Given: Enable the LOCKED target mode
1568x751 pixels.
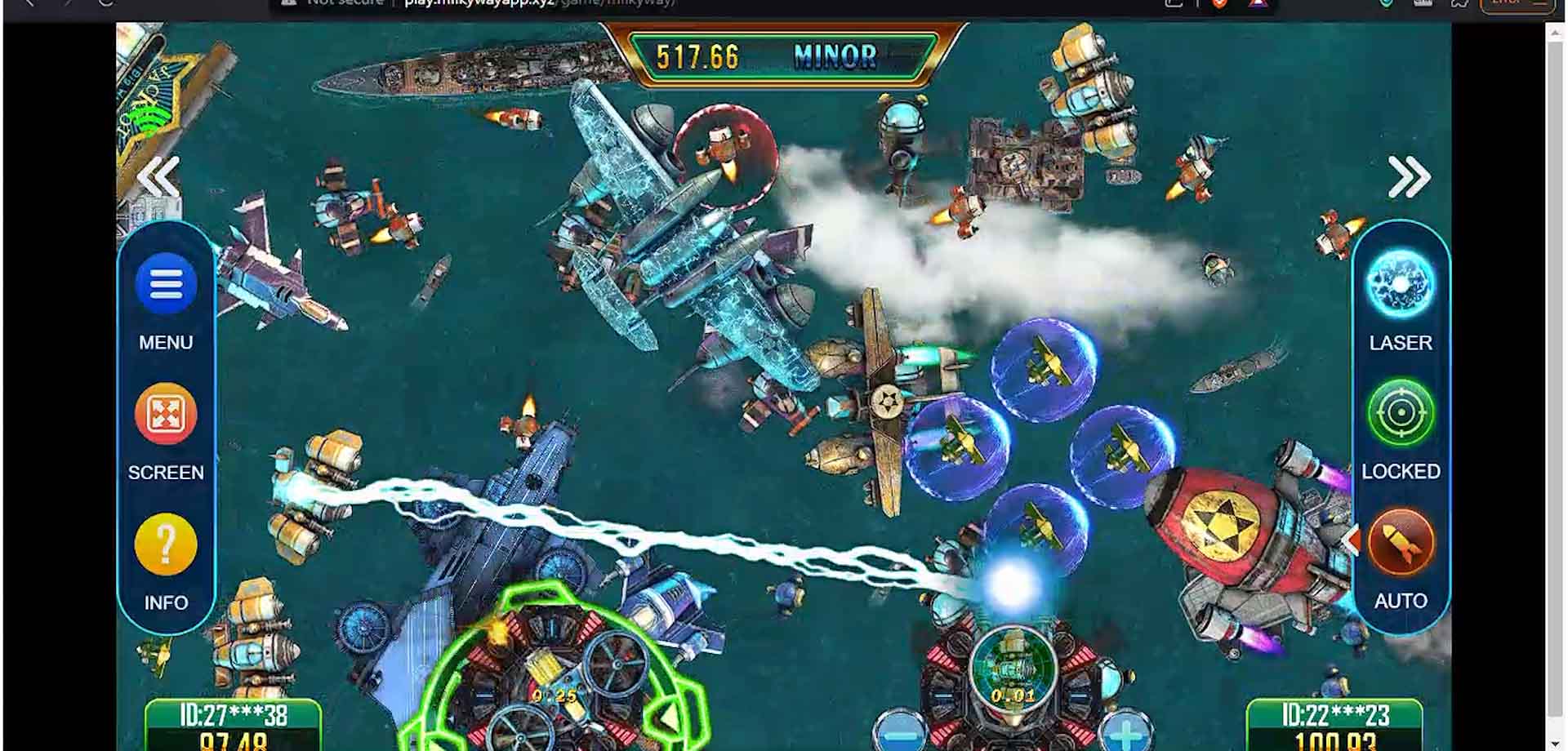Looking at the screenshot, I should (1400, 414).
